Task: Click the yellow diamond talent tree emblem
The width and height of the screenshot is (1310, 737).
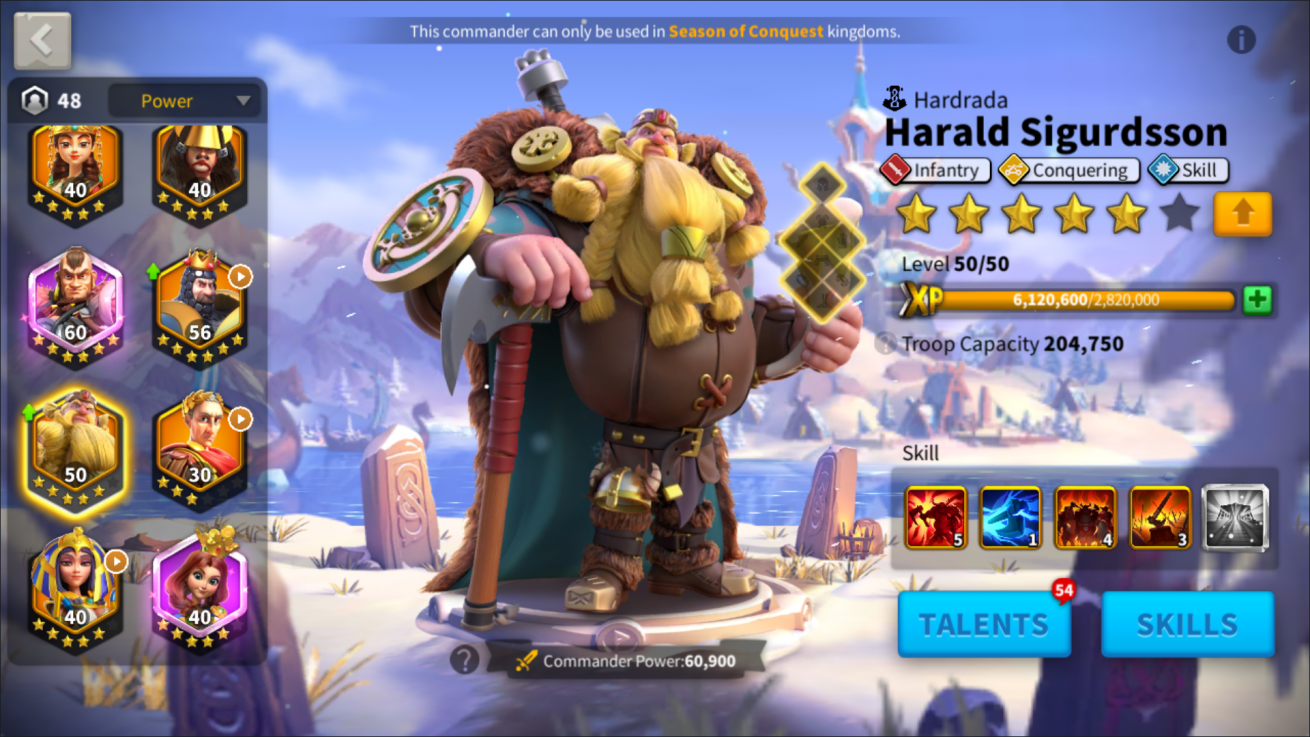Action: [x=822, y=243]
